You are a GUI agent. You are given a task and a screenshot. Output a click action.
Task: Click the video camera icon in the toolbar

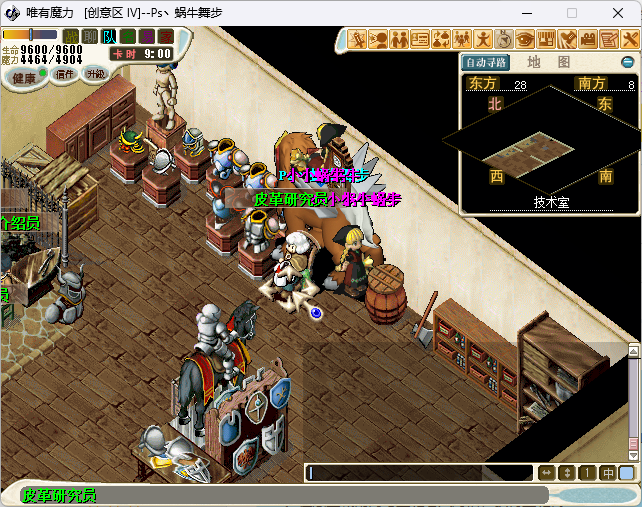588,39
